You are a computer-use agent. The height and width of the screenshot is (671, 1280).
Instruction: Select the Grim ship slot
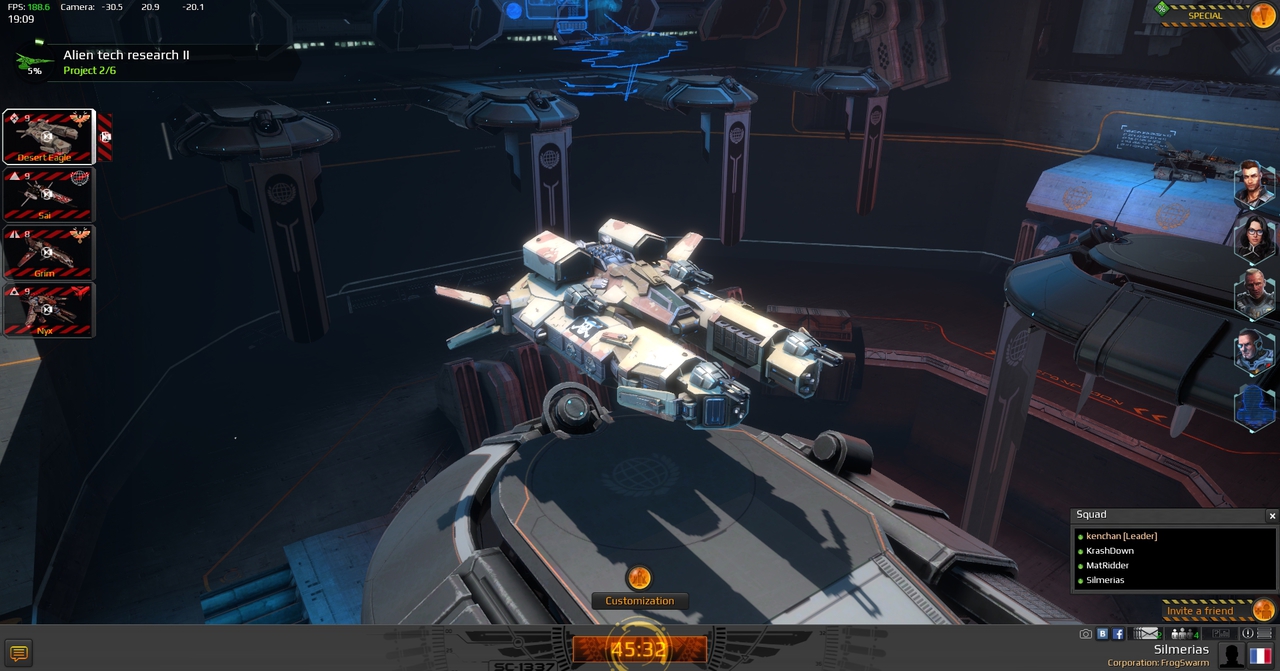48,252
